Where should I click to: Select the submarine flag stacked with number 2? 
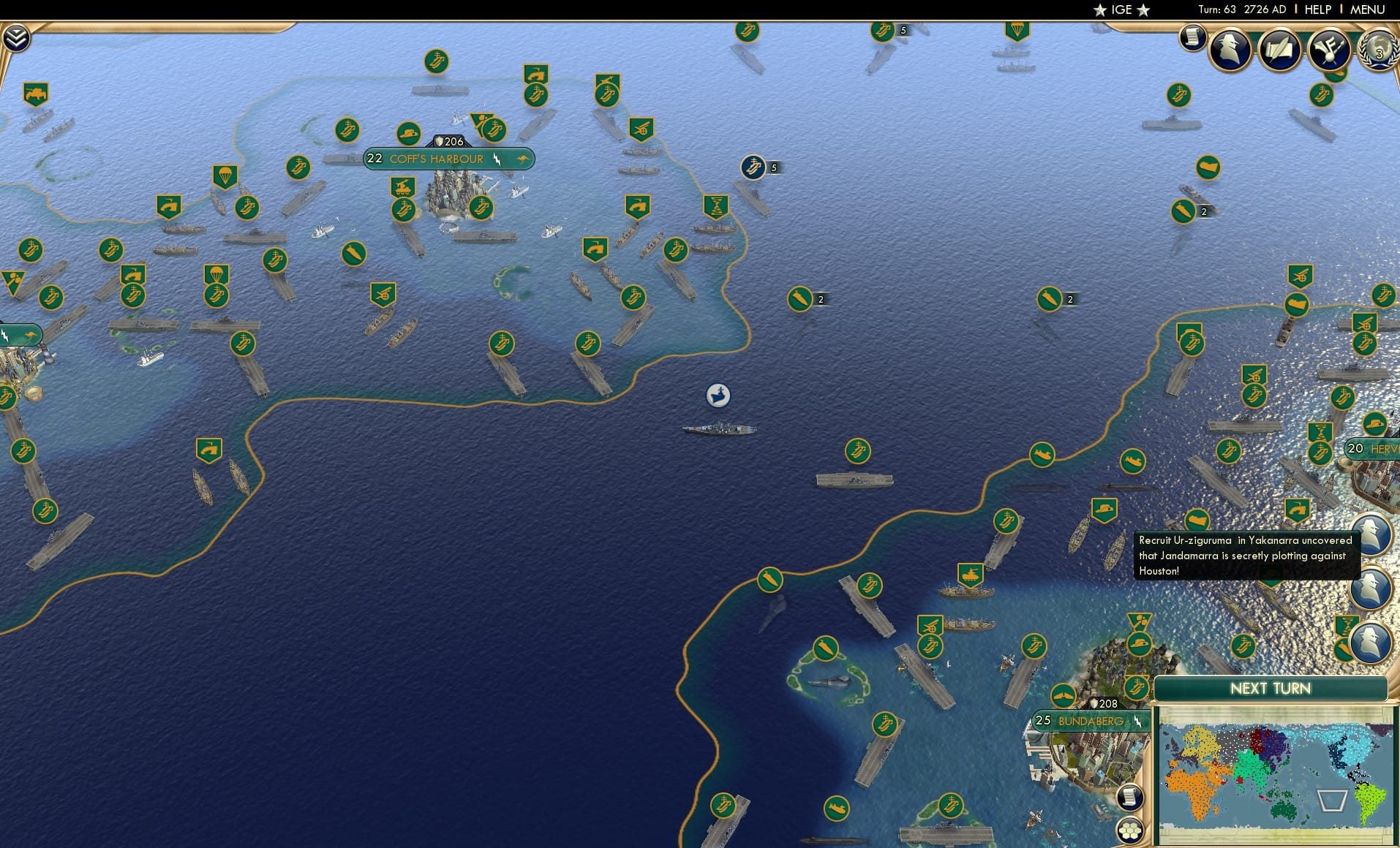[800, 298]
